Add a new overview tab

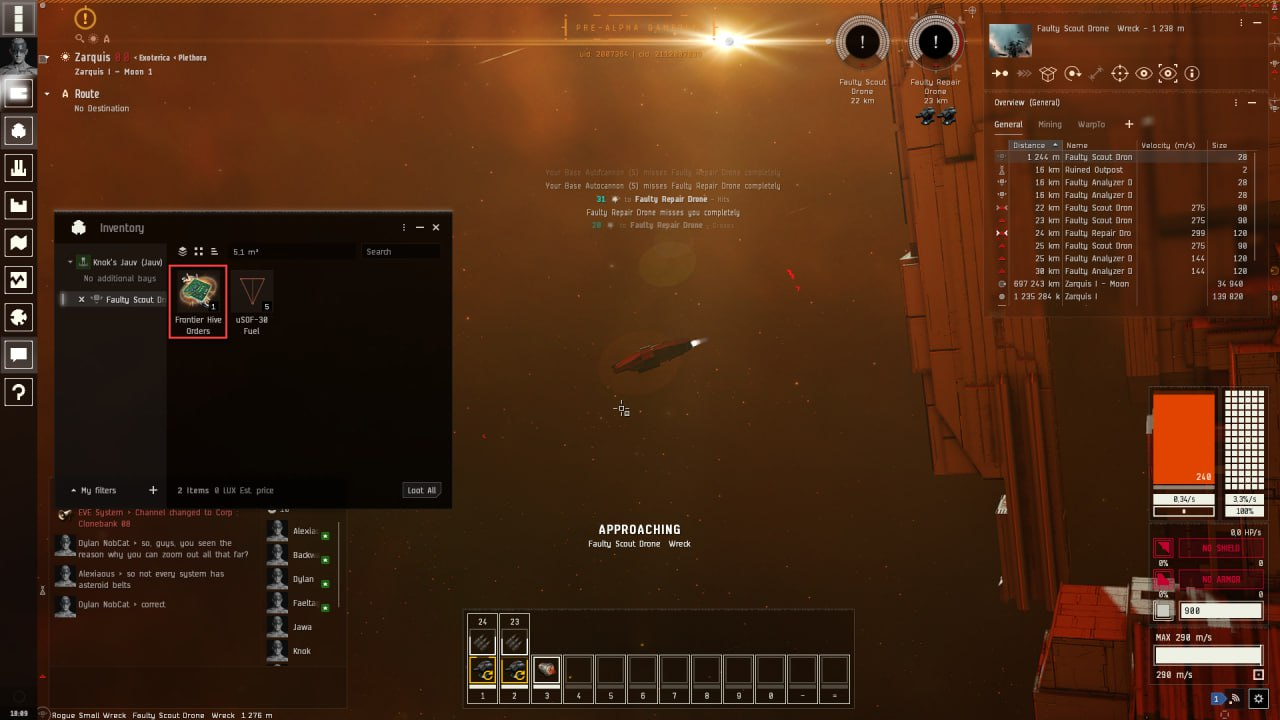[1129, 124]
